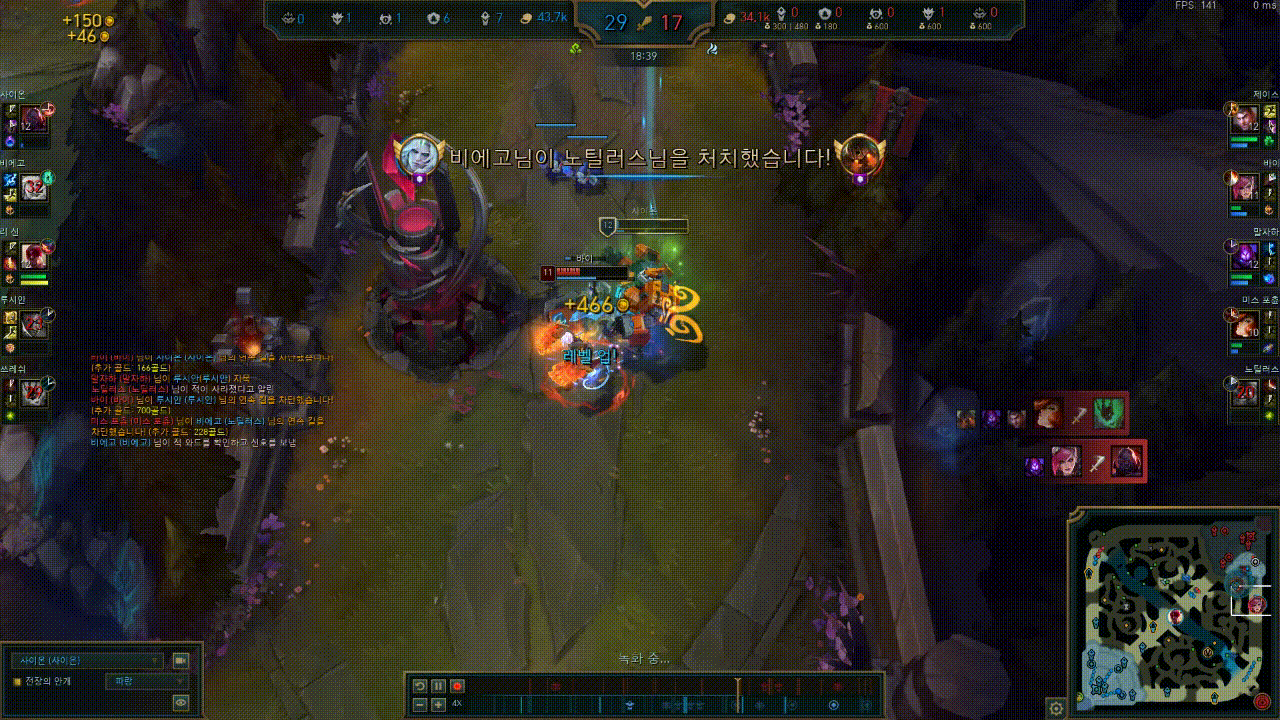Viewport: 1280px width, 720px height.
Task: Select the Sion (사이온) portrait in left sidebar
Action: tap(35, 120)
